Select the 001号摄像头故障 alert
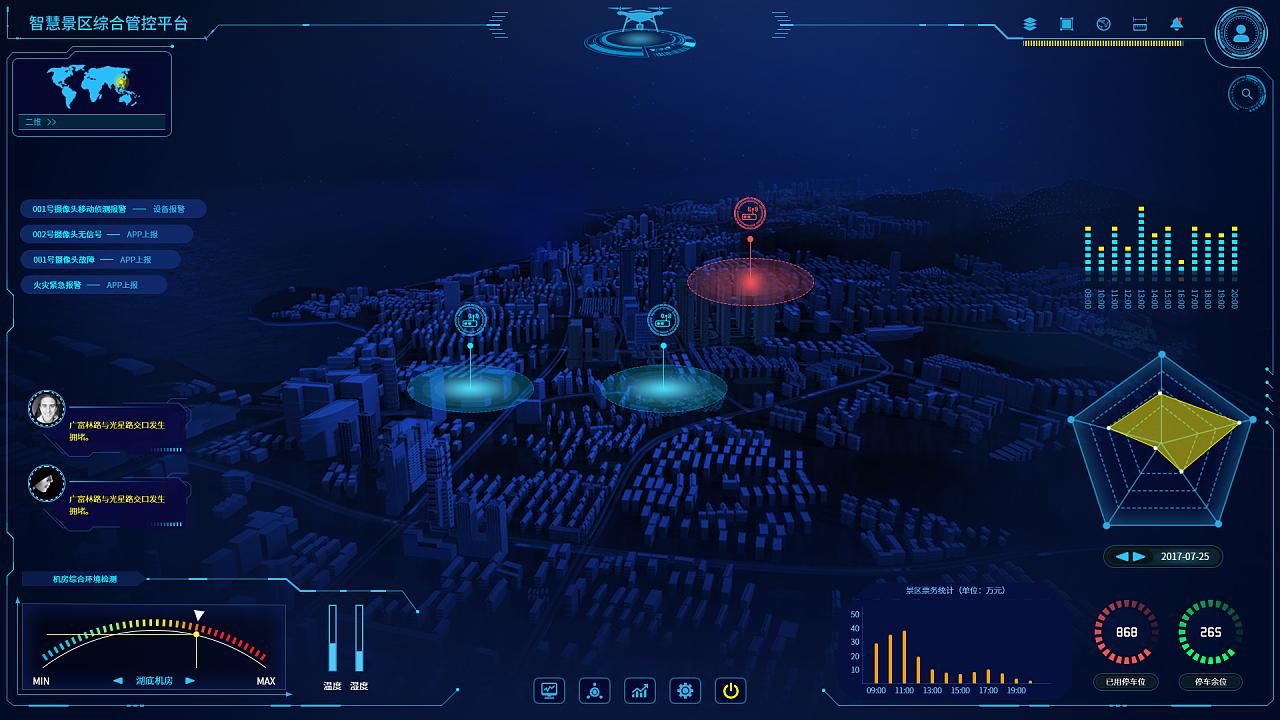 pyautogui.click(x=99, y=260)
